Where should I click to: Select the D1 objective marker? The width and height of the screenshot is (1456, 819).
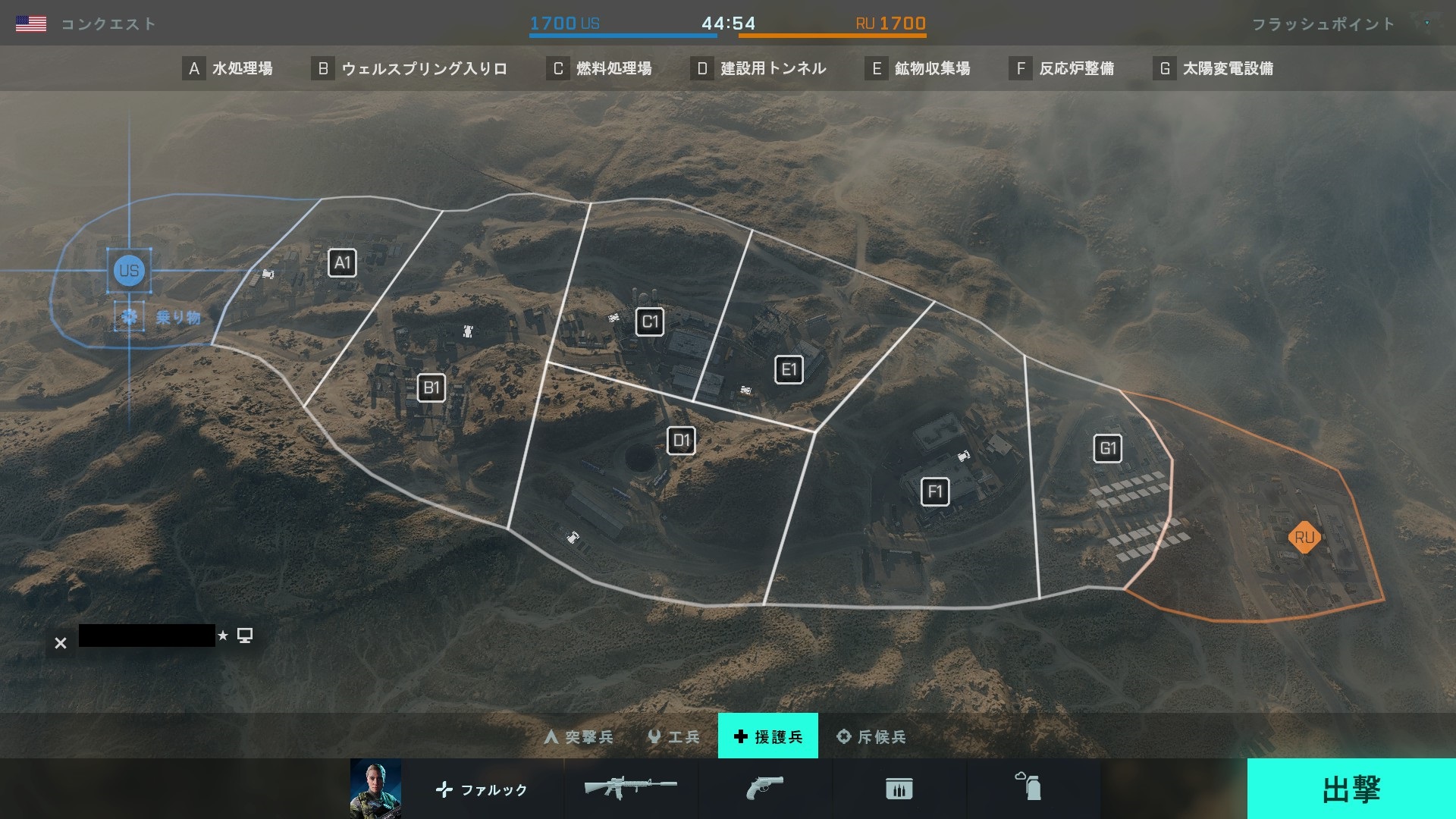click(681, 441)
